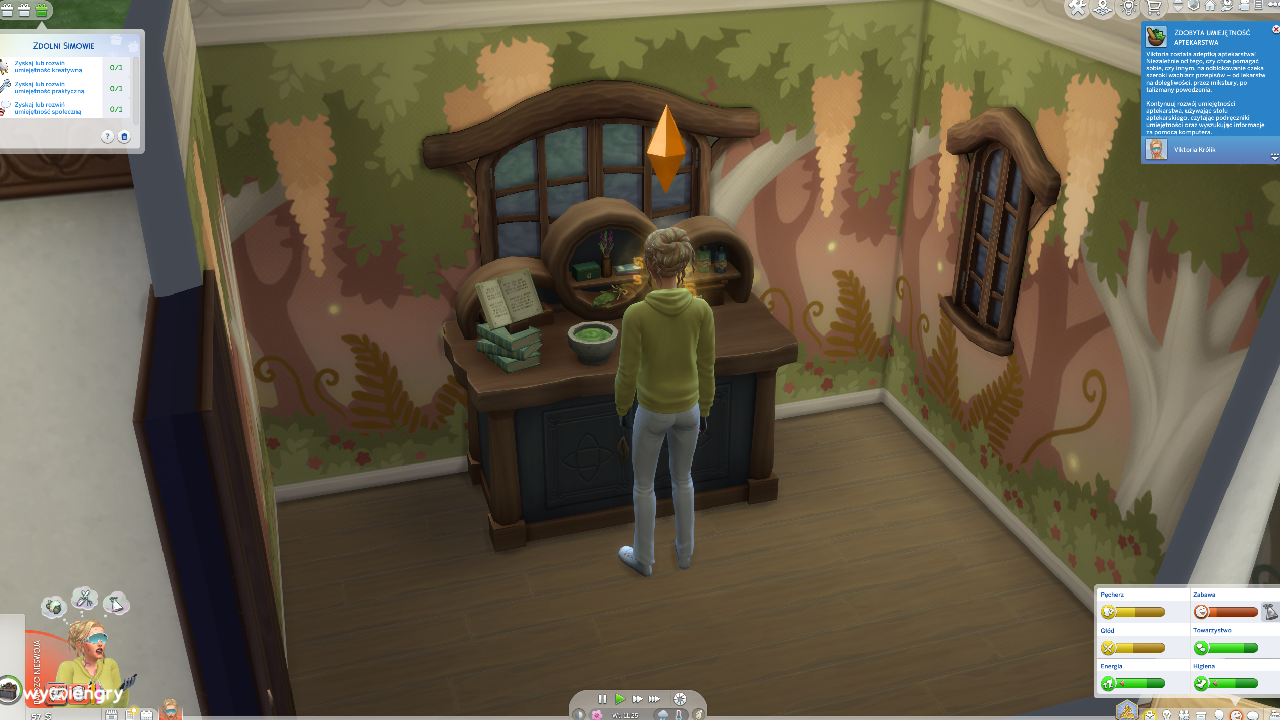Toggle headline effects with the plumbob icon
The width and height of the screenshot is (1280, 720).
(1193, 7)
